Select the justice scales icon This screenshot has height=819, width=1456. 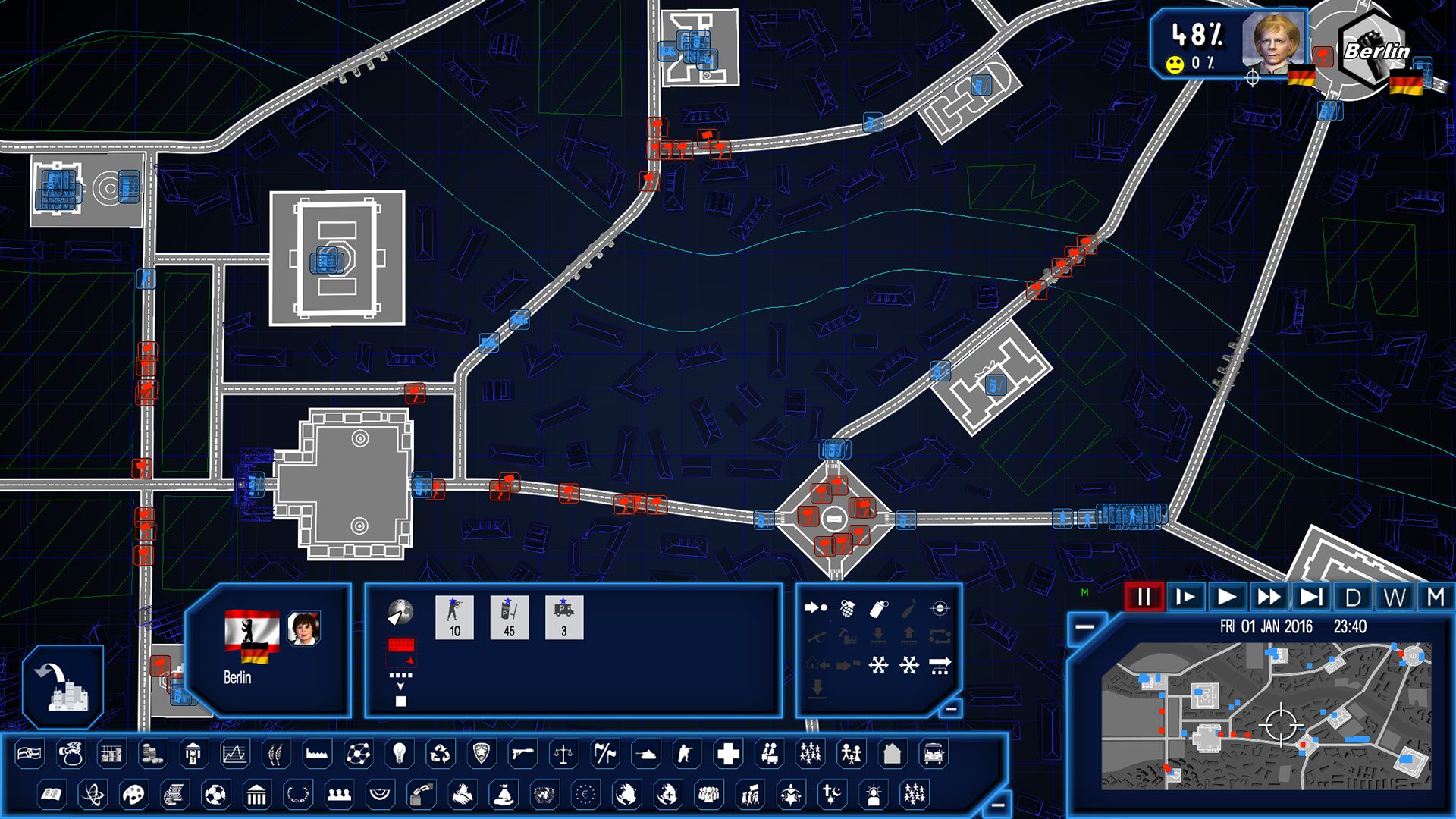tap(563, 754)
